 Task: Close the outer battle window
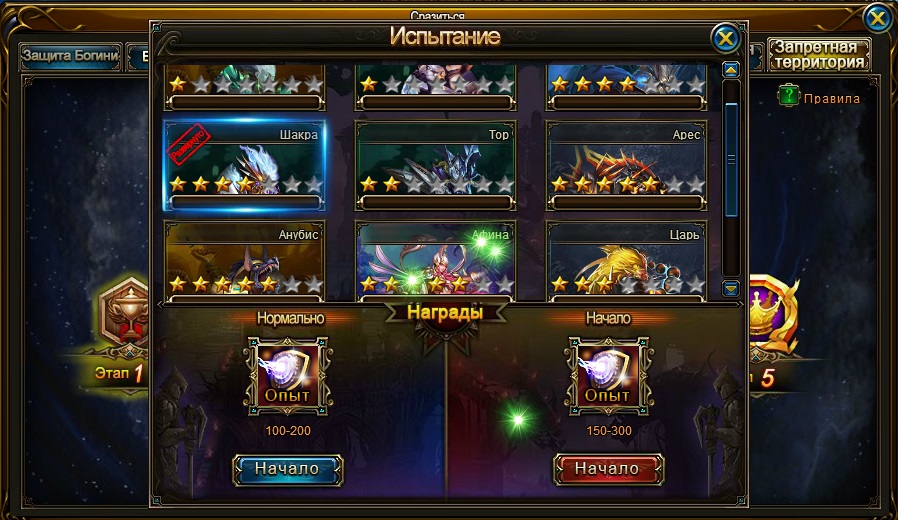[877, 18]
